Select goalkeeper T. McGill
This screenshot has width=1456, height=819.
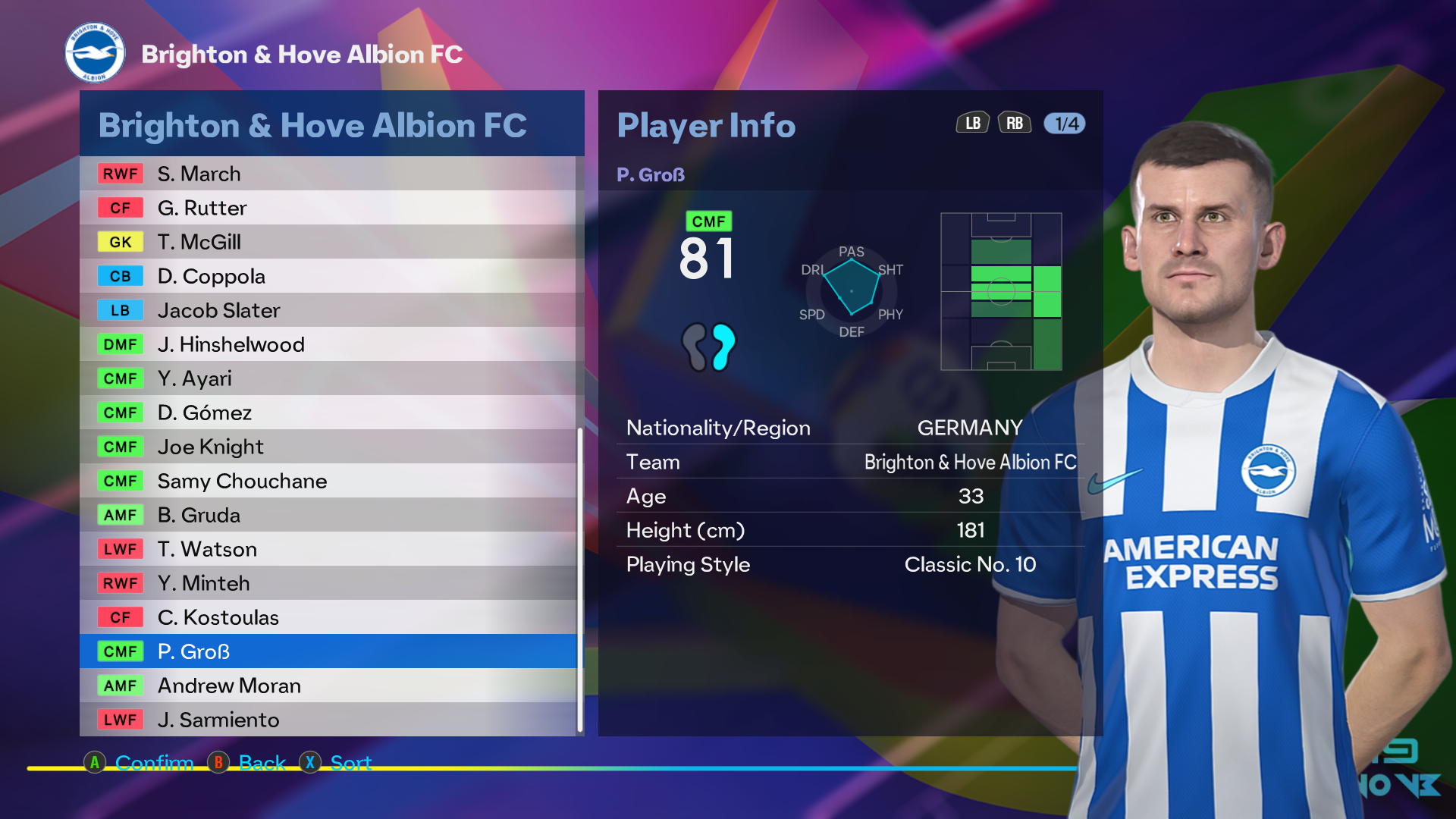point(328,242)
